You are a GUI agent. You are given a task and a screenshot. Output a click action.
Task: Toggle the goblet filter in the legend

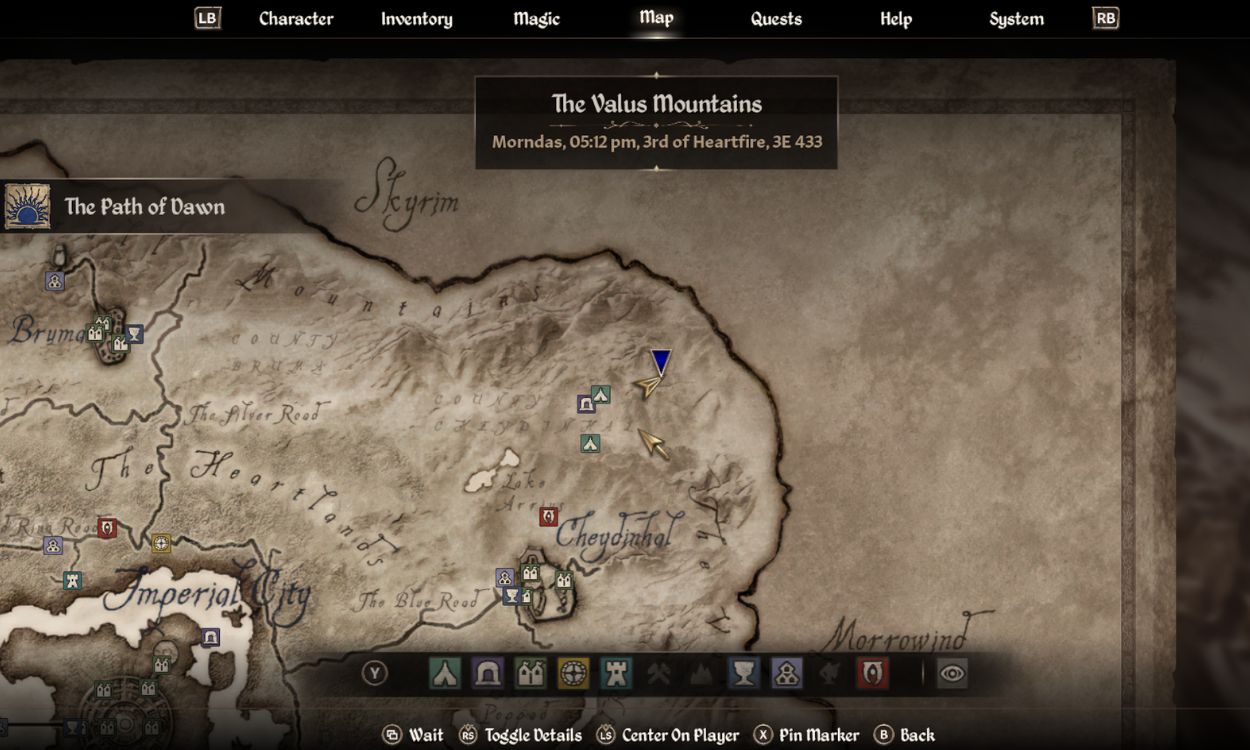point(743,673)
